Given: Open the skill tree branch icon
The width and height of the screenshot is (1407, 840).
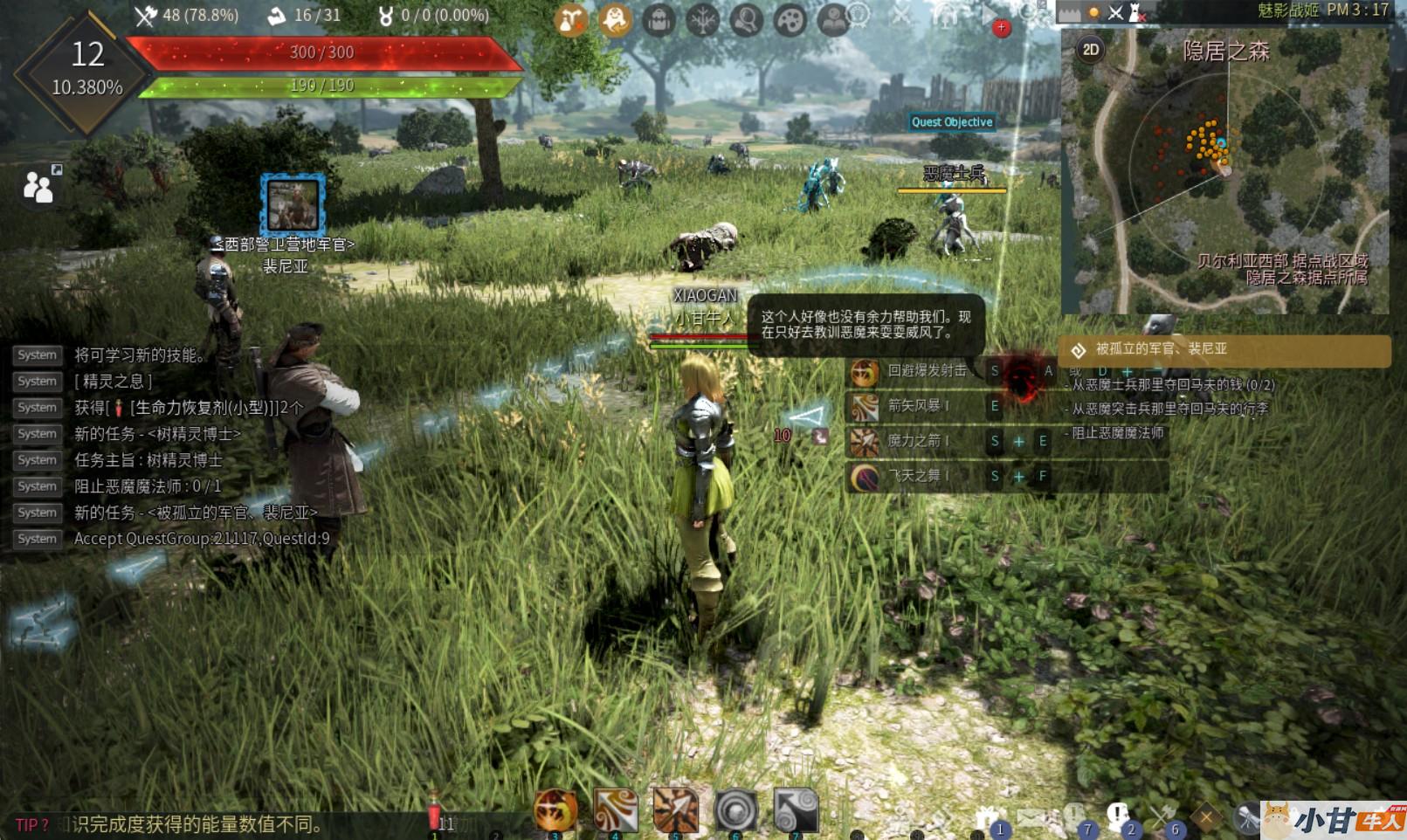Looking at the screenshot, I should pyautogui.click(x=702, y=19).
